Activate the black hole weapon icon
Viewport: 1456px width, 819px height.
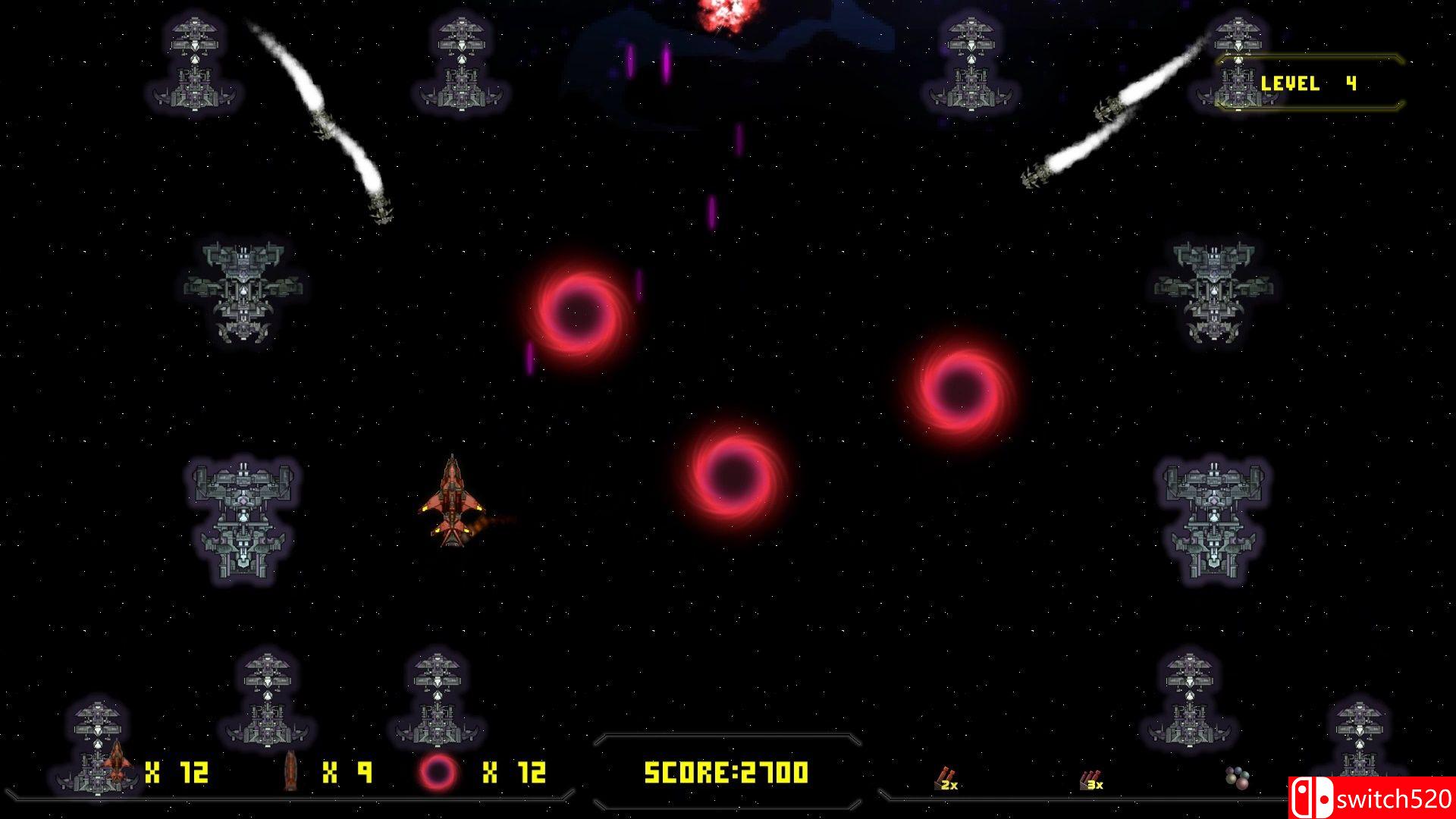(438, 773)
